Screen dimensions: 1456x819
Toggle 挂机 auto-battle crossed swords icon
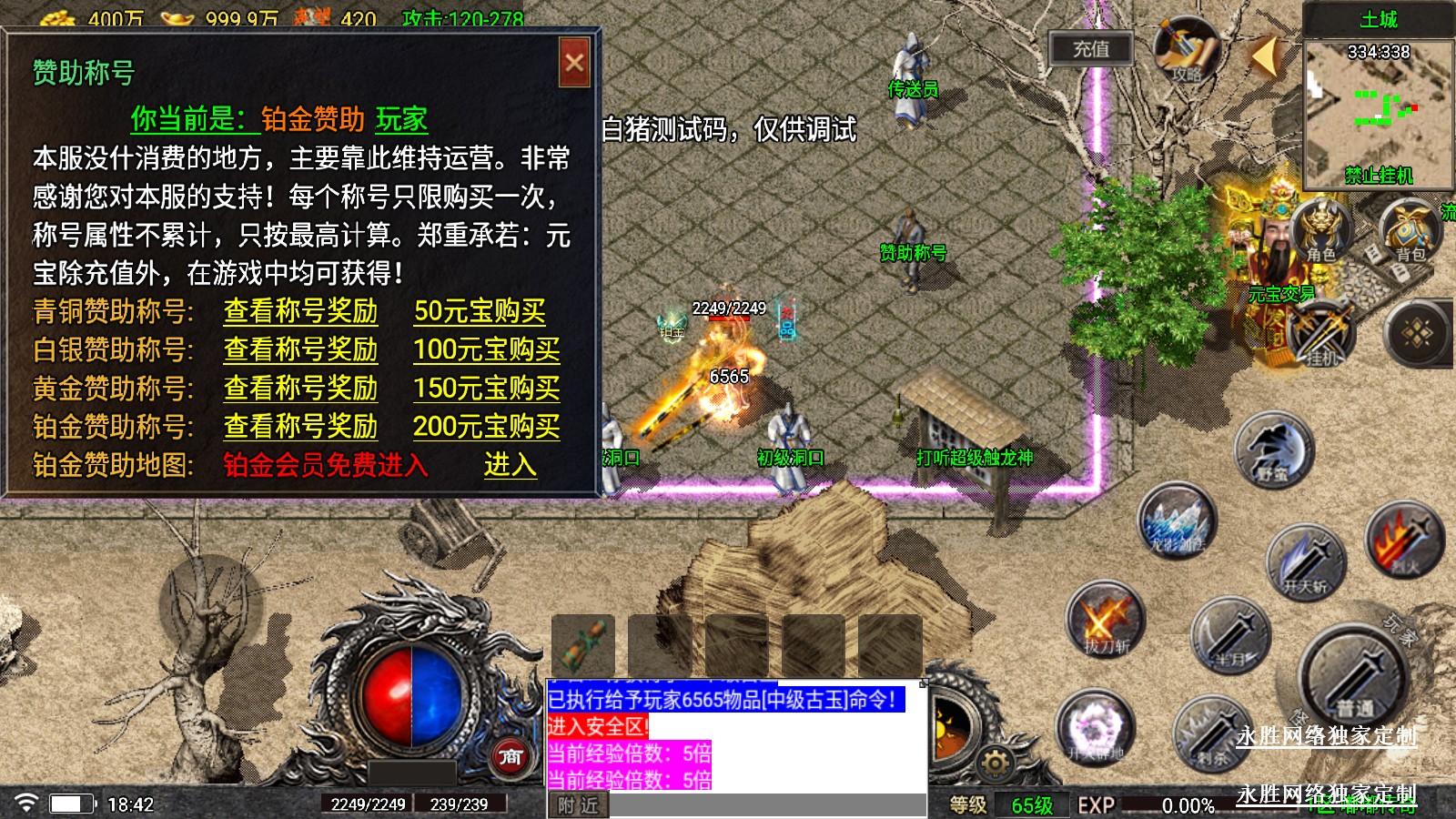[x=1321, y=335]
